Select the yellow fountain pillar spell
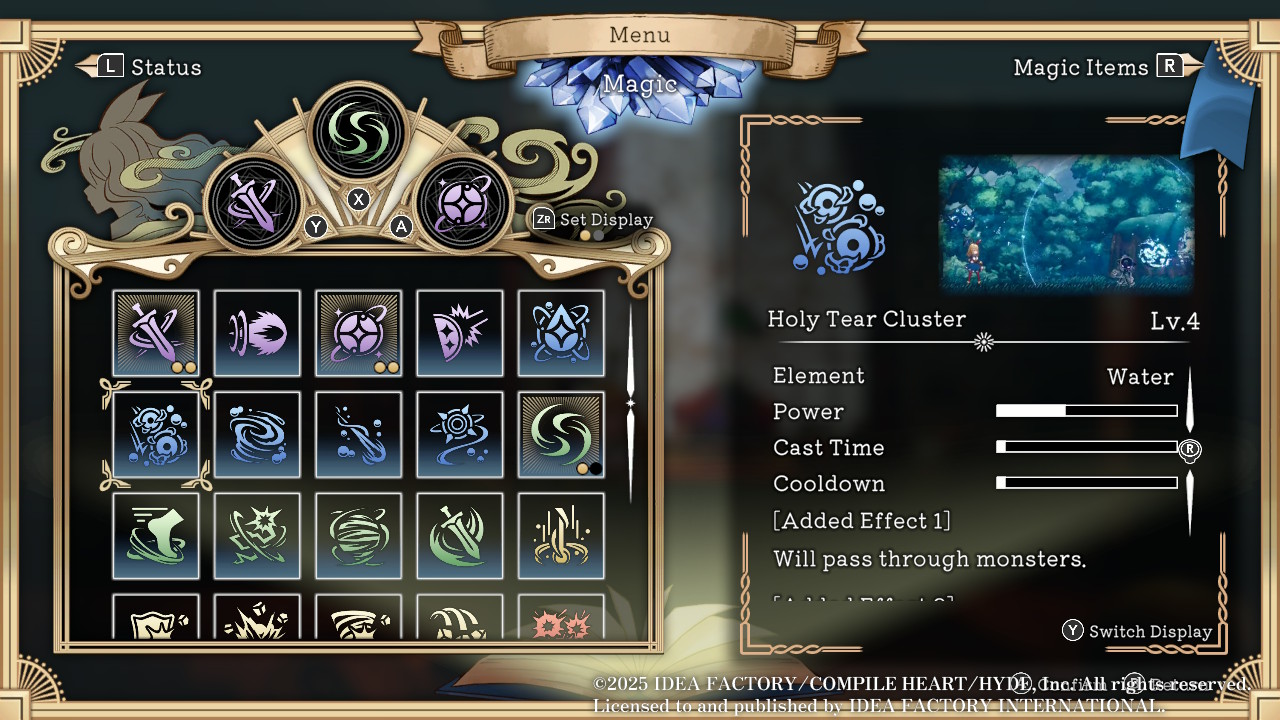Screen dimensions: 1280x720 [560, 535]
